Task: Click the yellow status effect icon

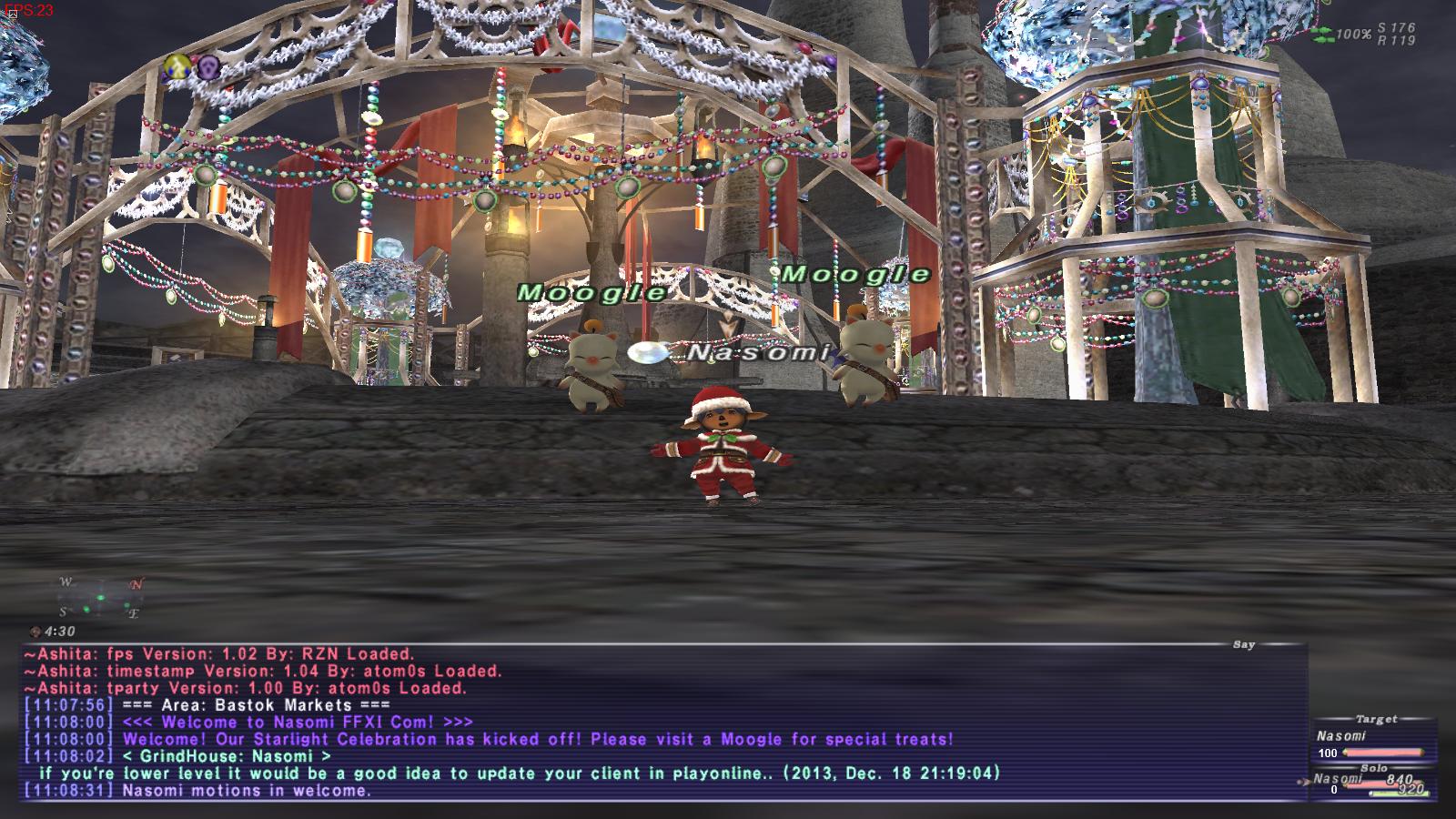Action: 175,65
